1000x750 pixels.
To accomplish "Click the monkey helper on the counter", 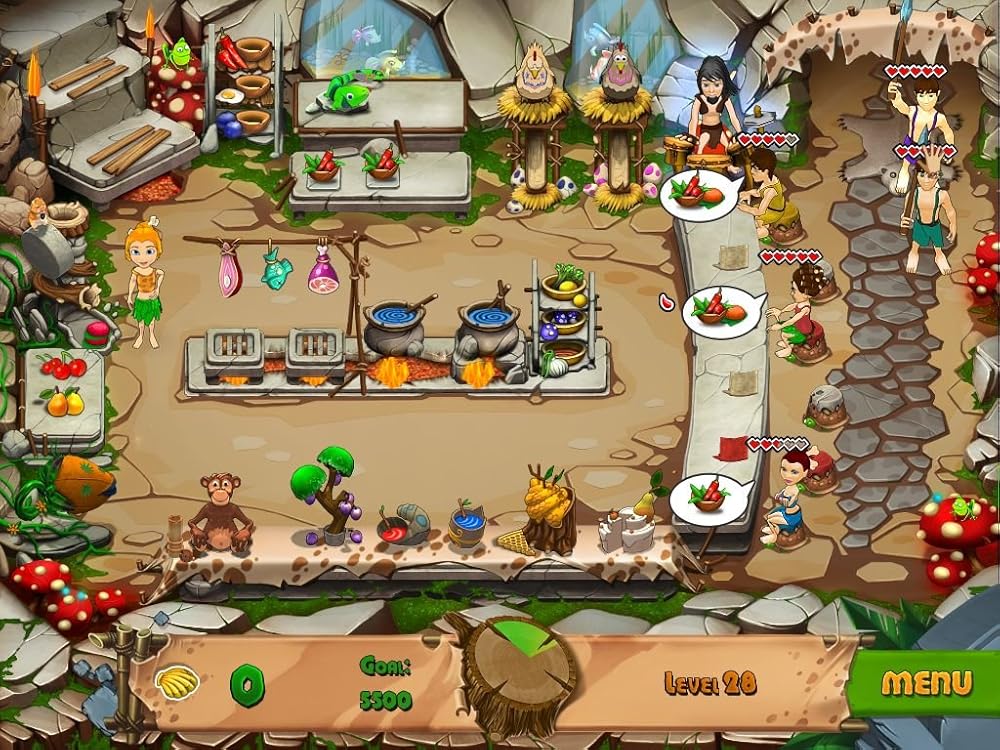I will [x=219, y=509].
